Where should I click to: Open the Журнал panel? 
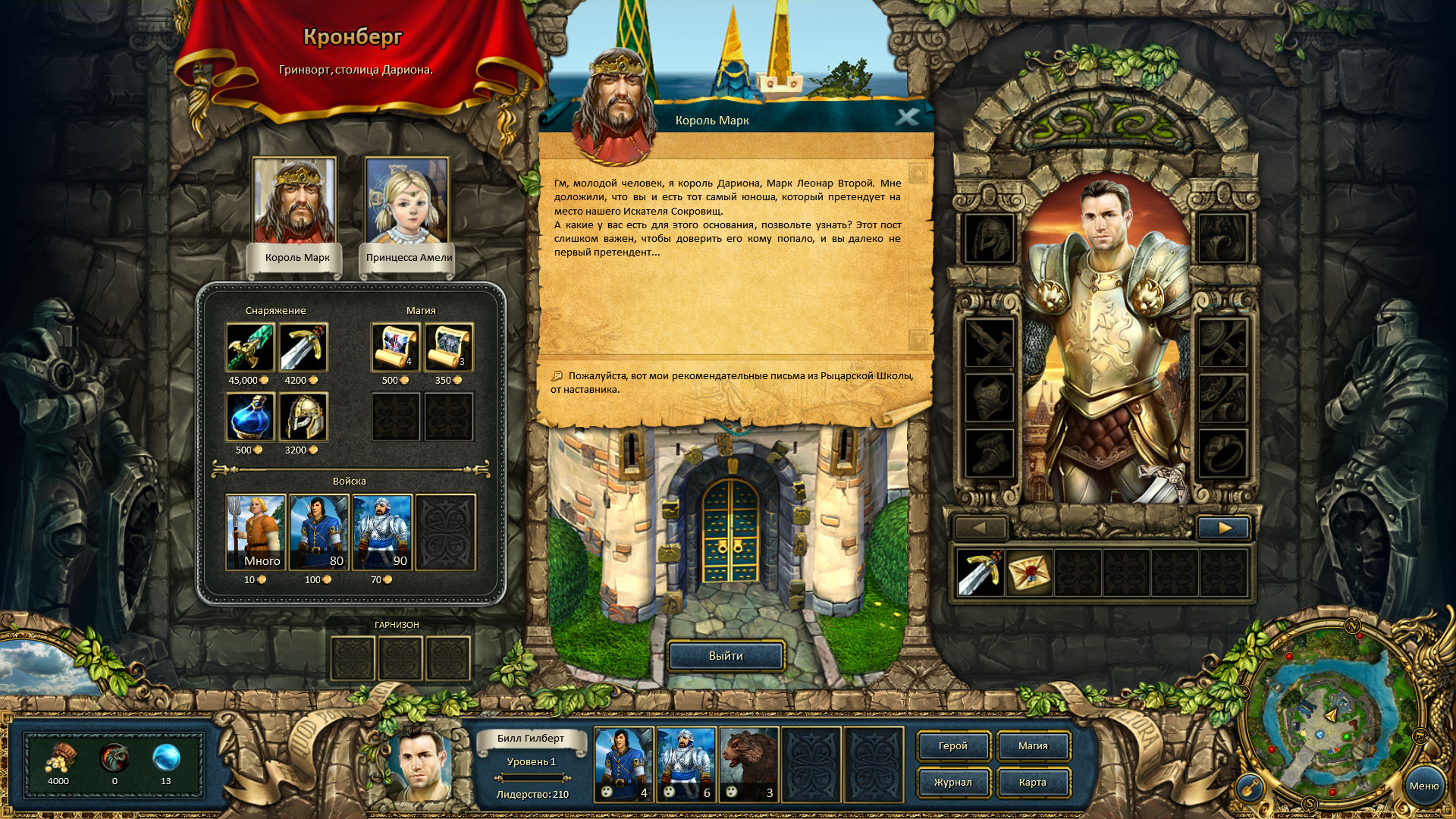pos(953,782)
